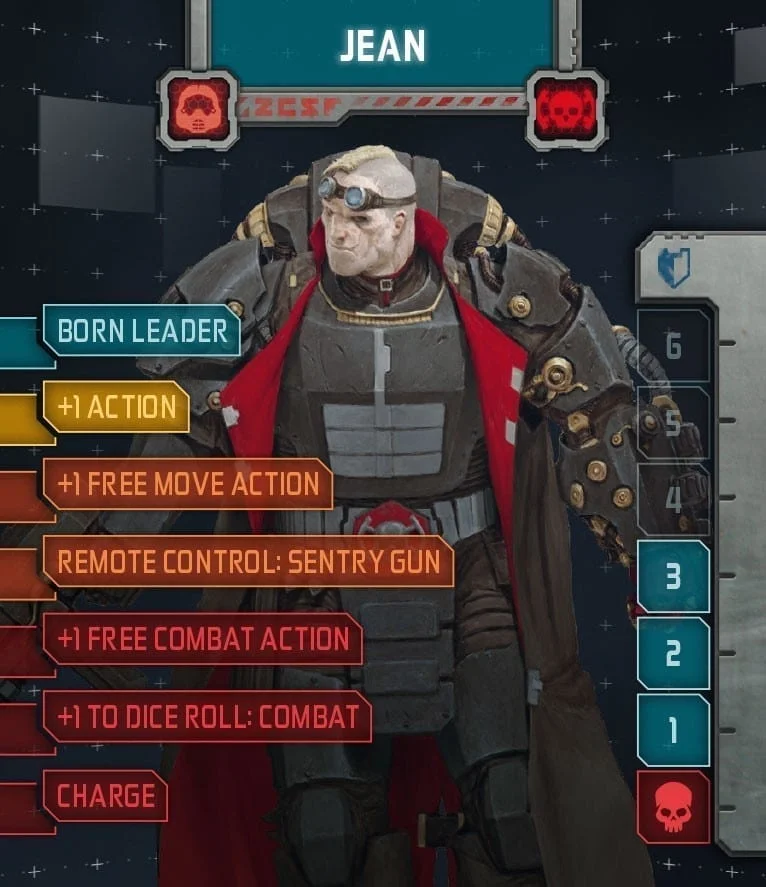Select level 4 on the armor track
The image size is (766, 887).
(x=673, y=500)
